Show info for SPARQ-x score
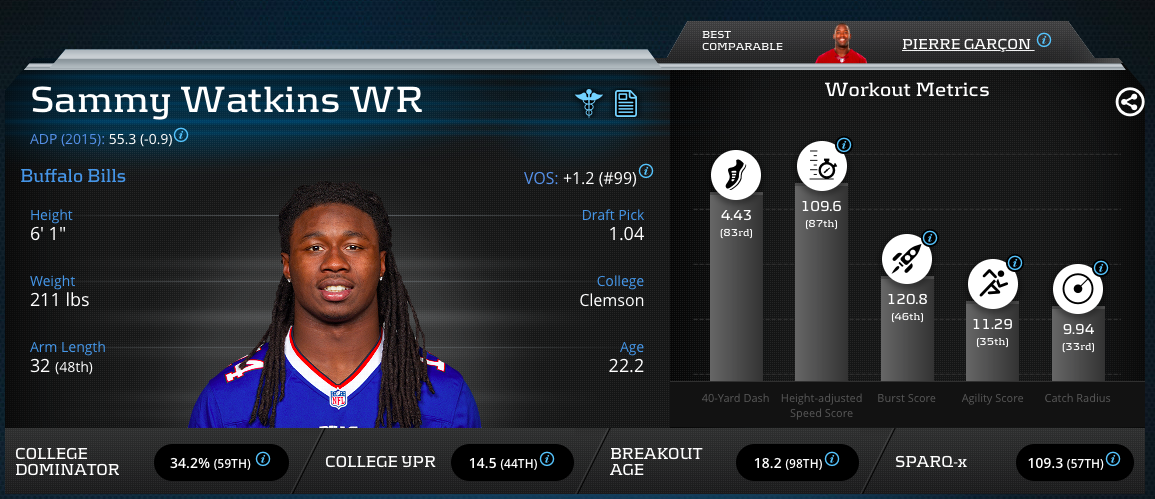The height and width of the screenshot is (499, 1155). [x=1112, y=460]
